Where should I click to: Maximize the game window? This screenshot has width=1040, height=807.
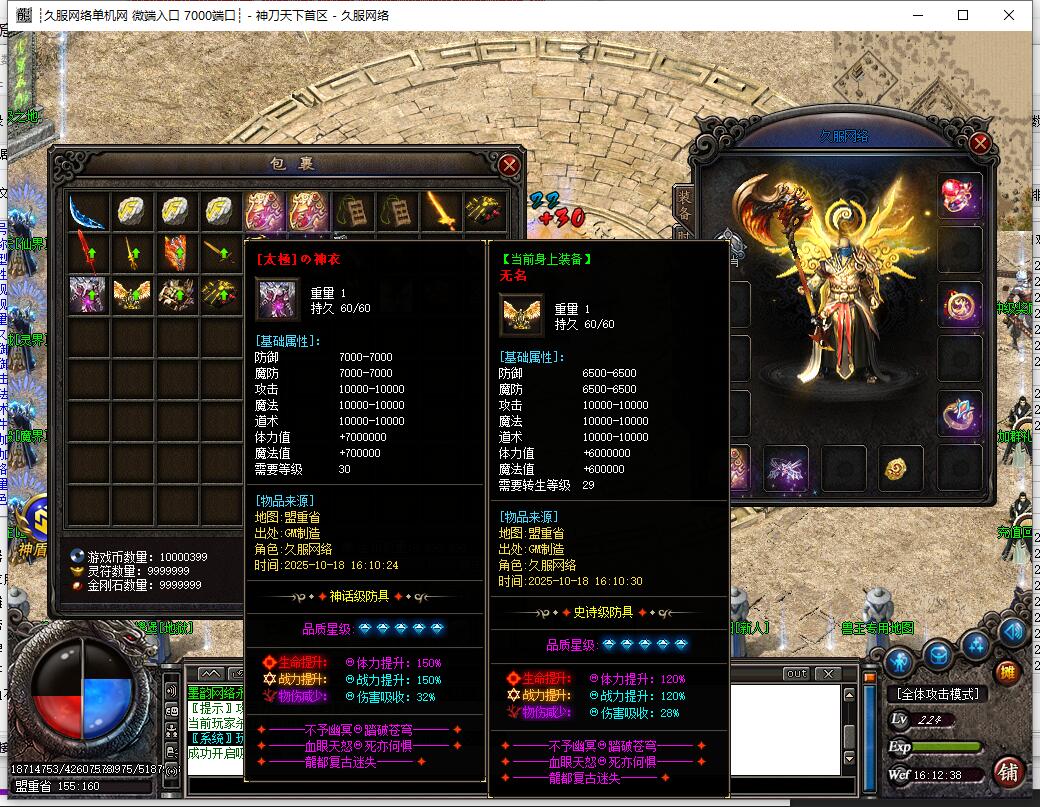963,15
